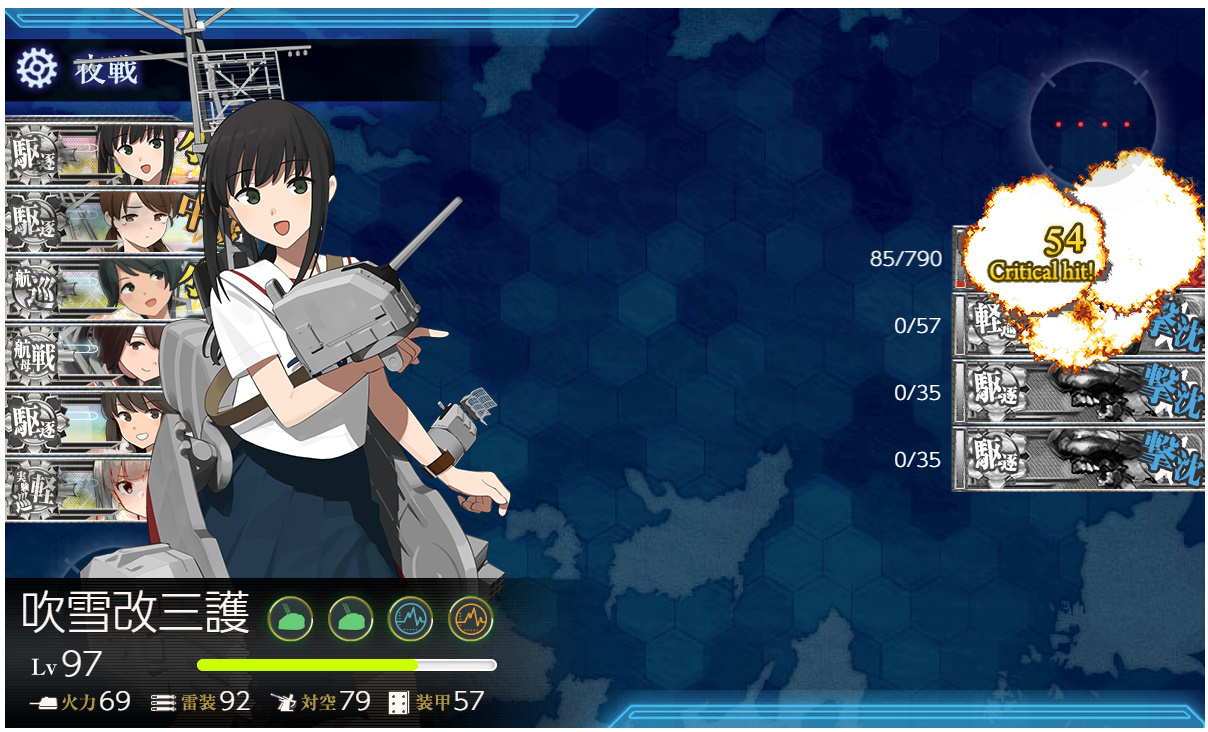
Task: Click the gear icon beside 夜戦
Action: pos(37,69)
